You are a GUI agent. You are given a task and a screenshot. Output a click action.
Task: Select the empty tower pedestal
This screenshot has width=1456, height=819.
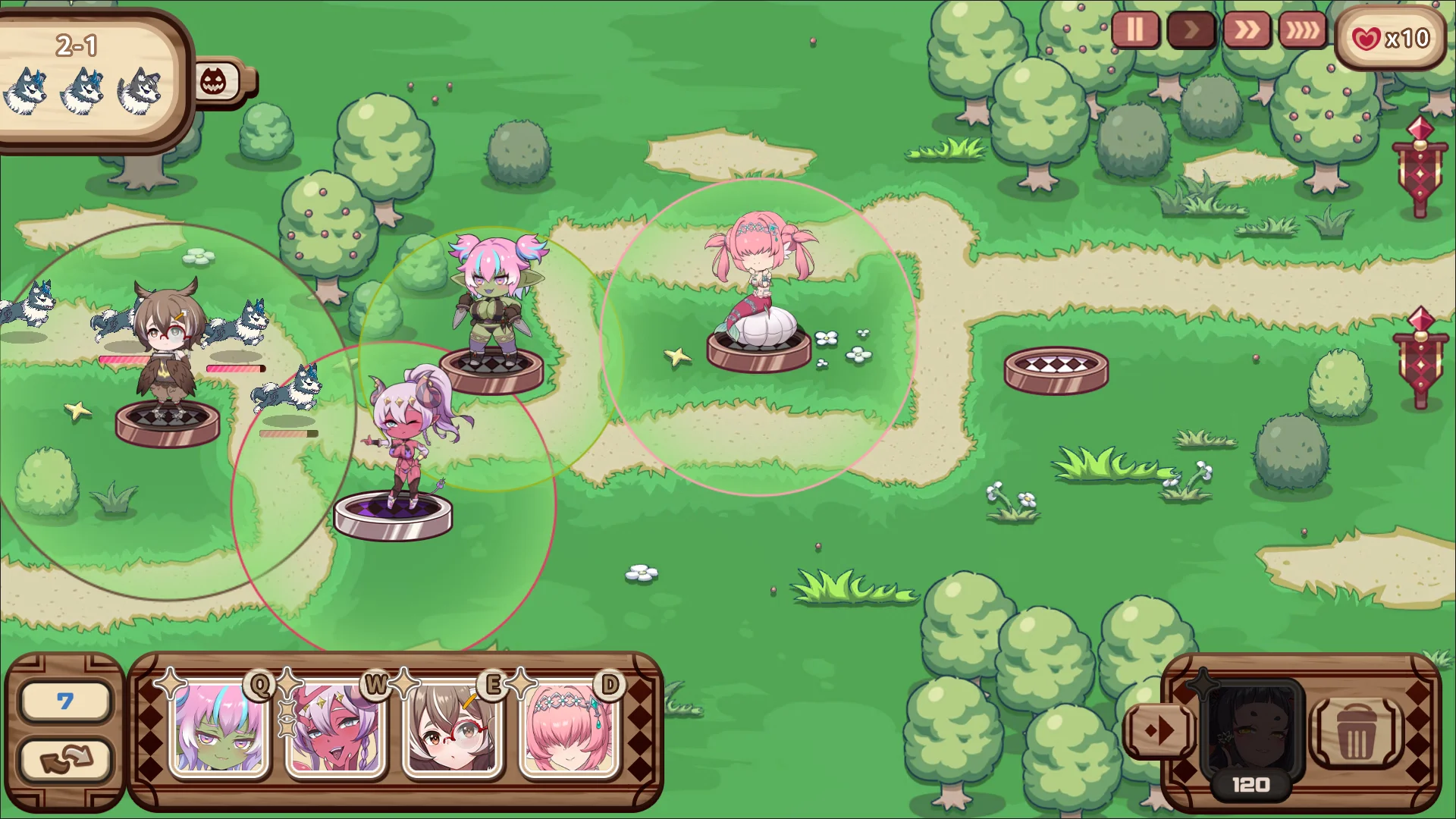pos(1056,369)
